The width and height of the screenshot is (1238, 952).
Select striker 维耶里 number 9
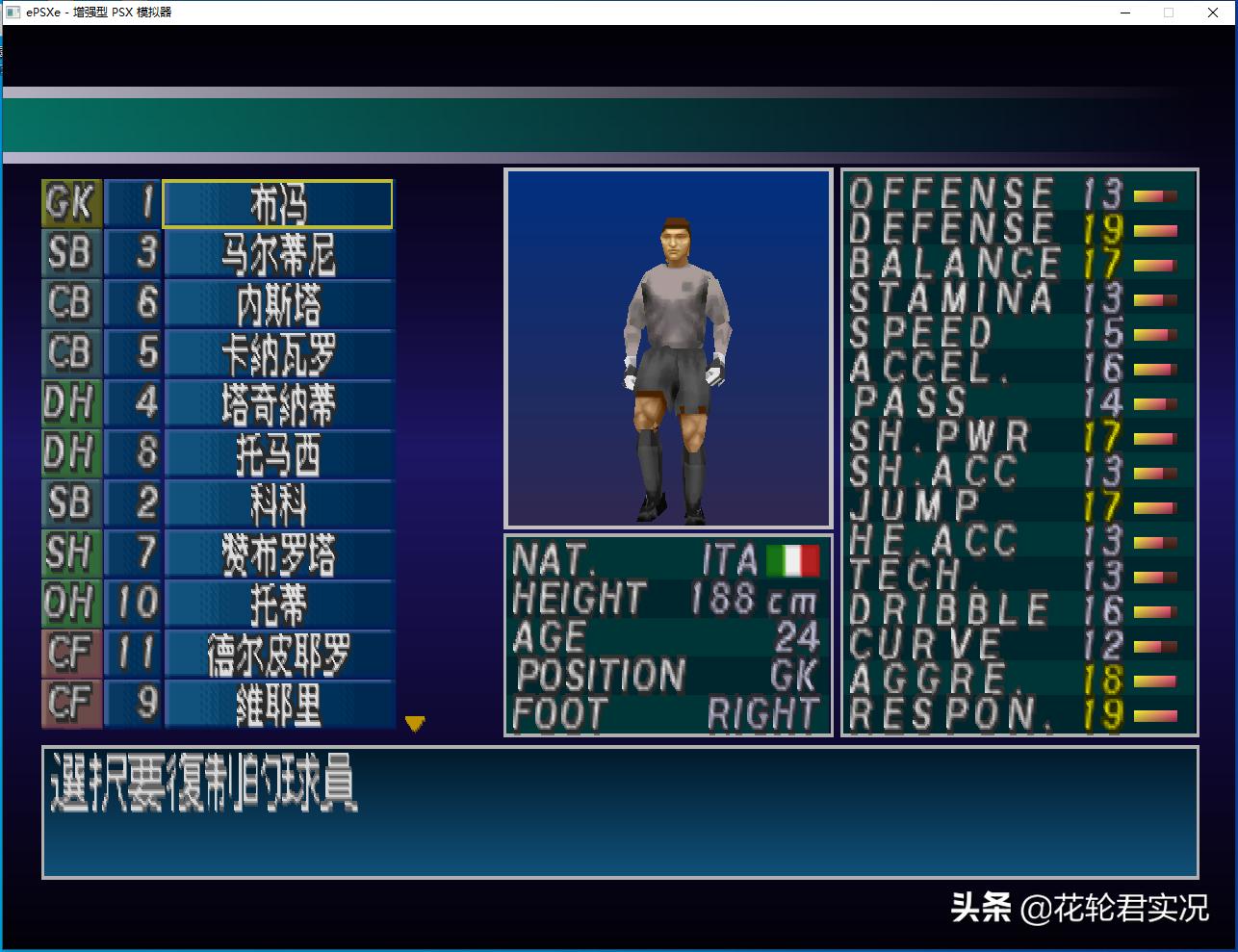(x=279, y=705)
